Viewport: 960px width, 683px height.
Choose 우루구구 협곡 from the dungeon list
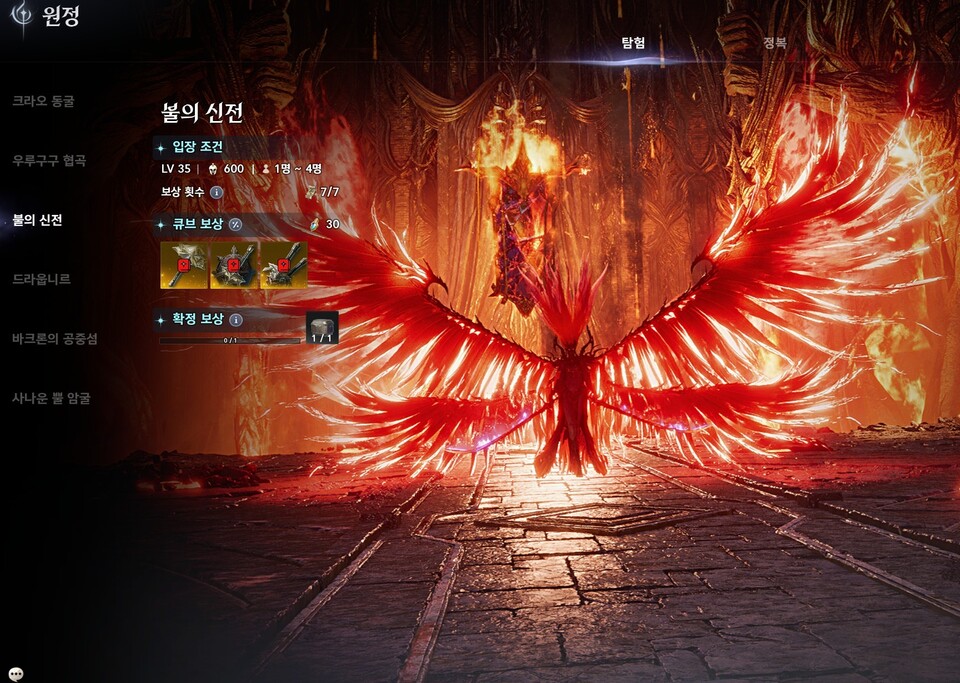coord(49,160)
